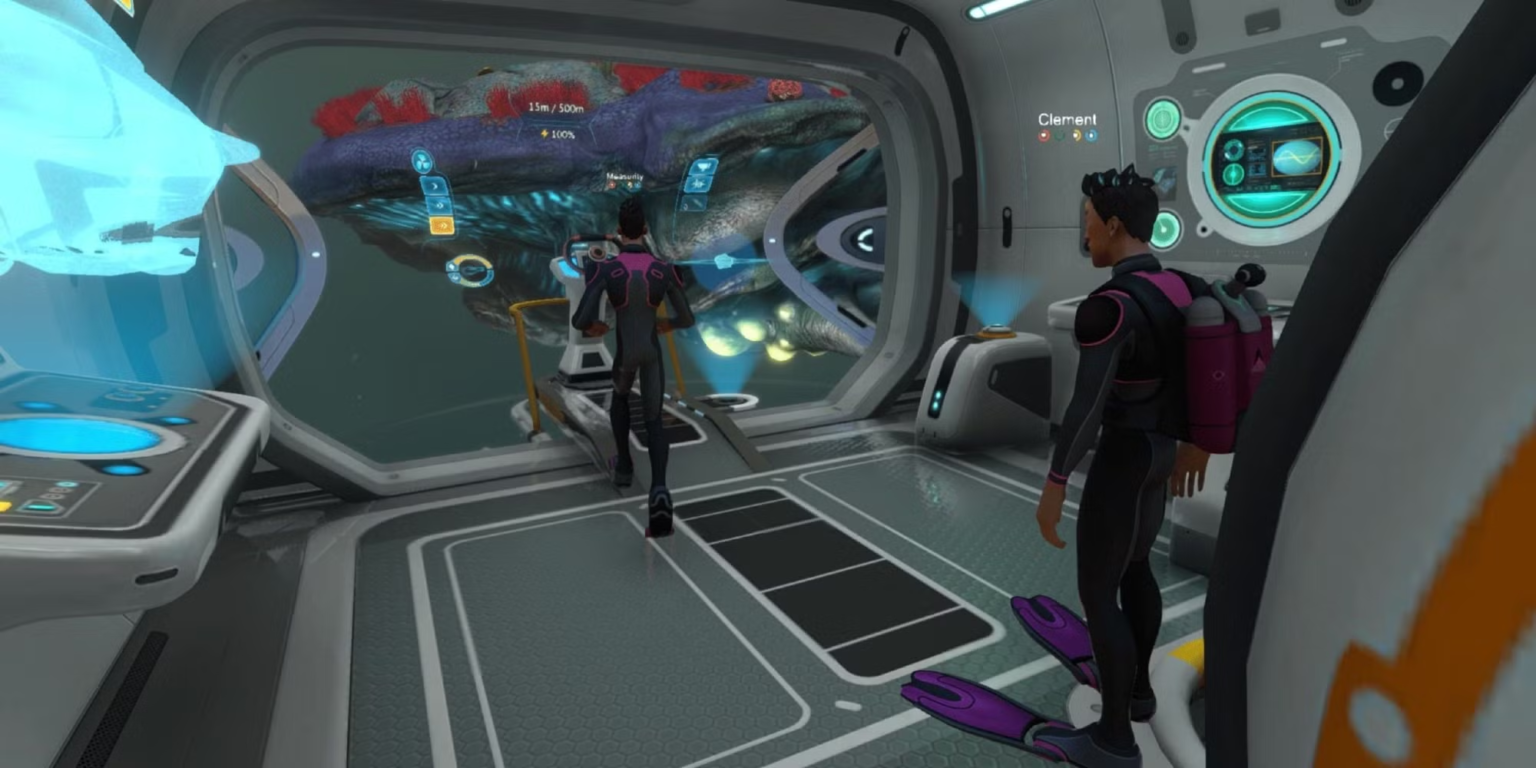The width and height of the screenshot is (1536, 768).
Task: Click the 15m/500m depth progress meter
Action: [x=556, y=105]
